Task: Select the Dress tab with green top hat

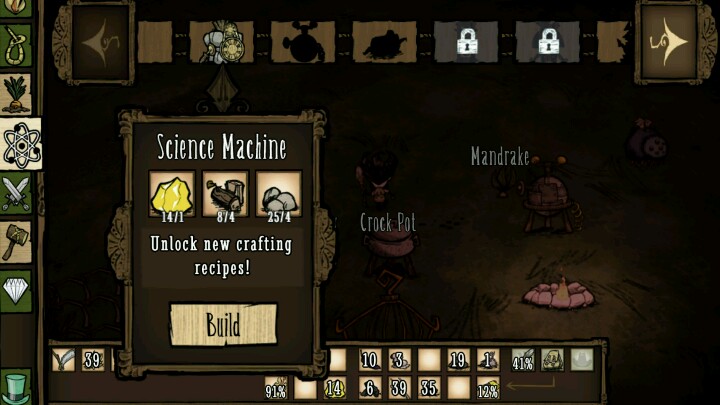Action: pos(17,385)
